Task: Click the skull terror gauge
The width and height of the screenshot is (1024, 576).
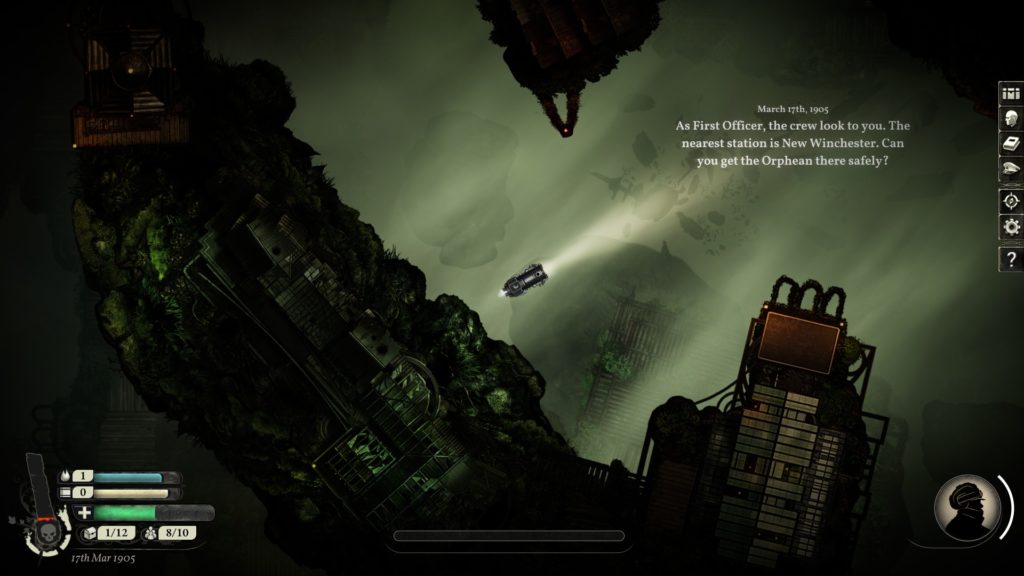Action: coord(47,531)
